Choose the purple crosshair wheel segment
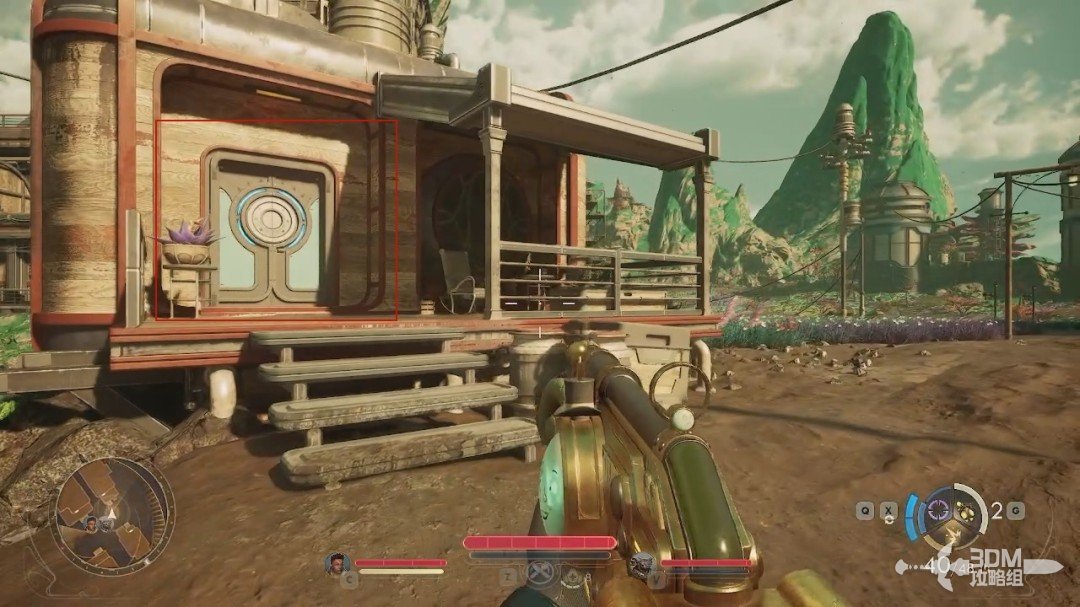 click(x=937, y=509)
